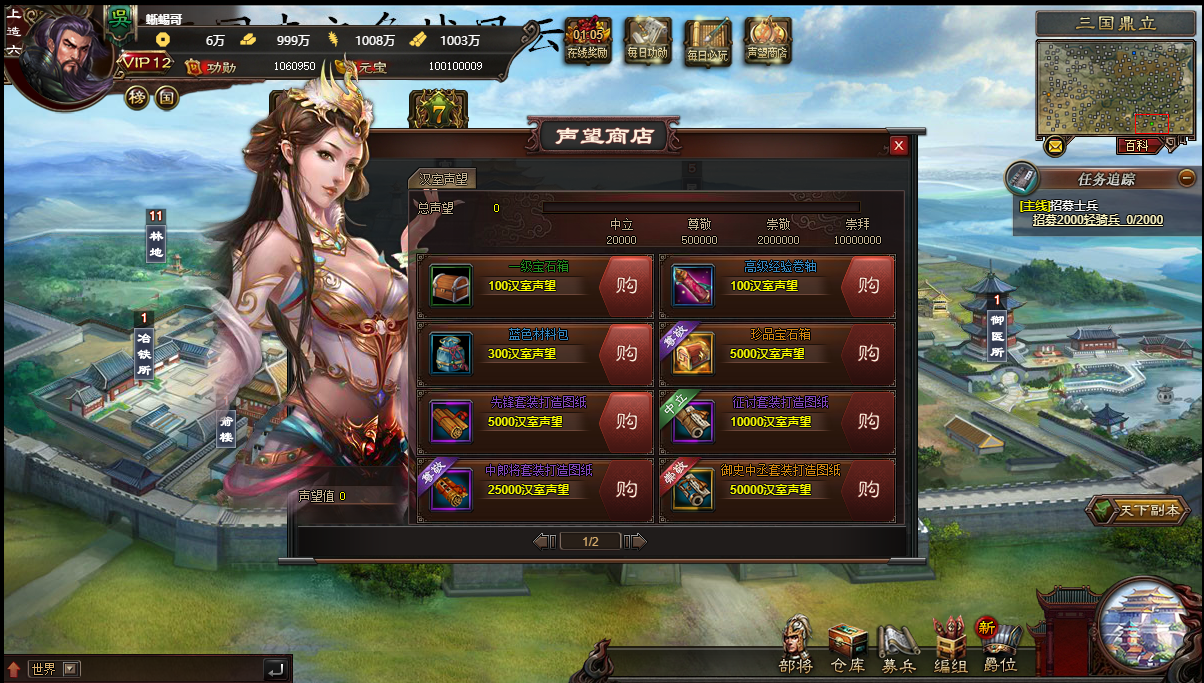Image resolution: width=1204 pixels, height=683 pixels.
Task: Purchase the 先锋套装打造图纸 blueprint
Action: pos(626,422)
